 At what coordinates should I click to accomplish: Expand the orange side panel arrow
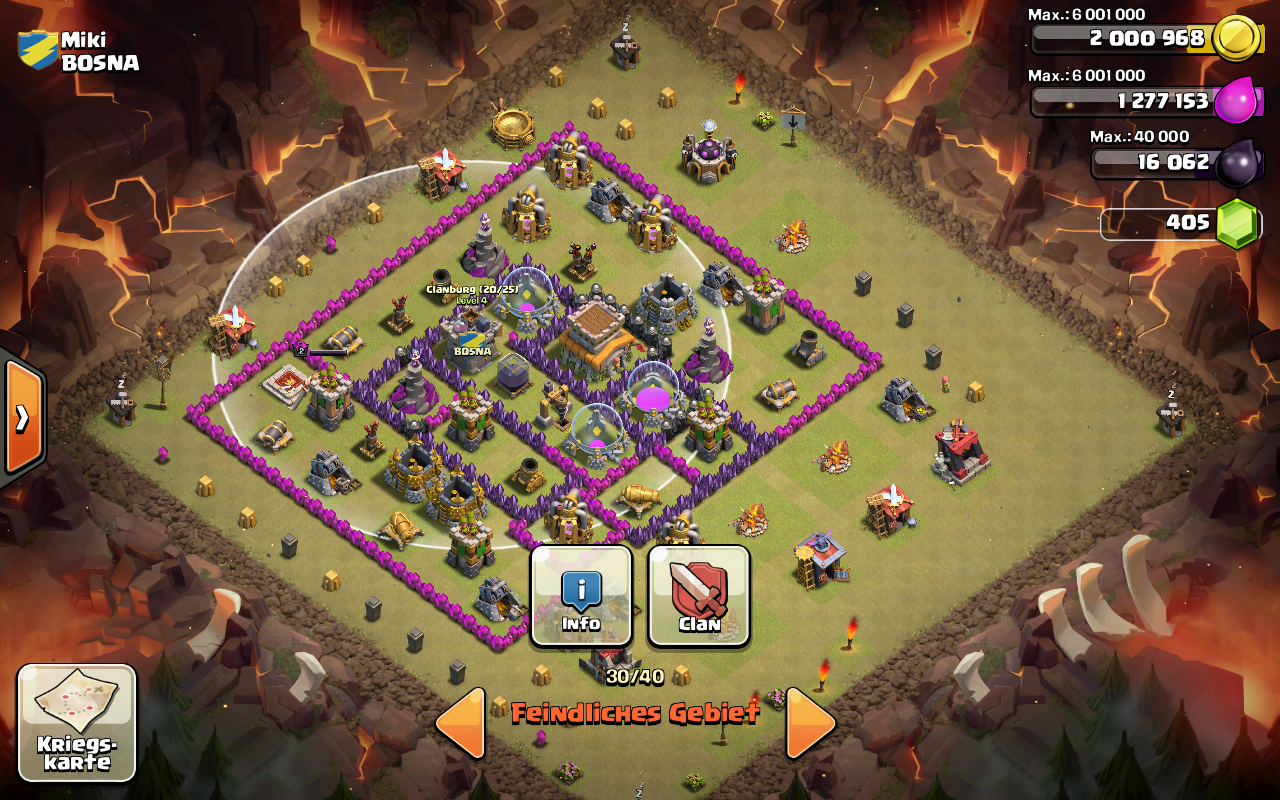[x=22, y=416]
